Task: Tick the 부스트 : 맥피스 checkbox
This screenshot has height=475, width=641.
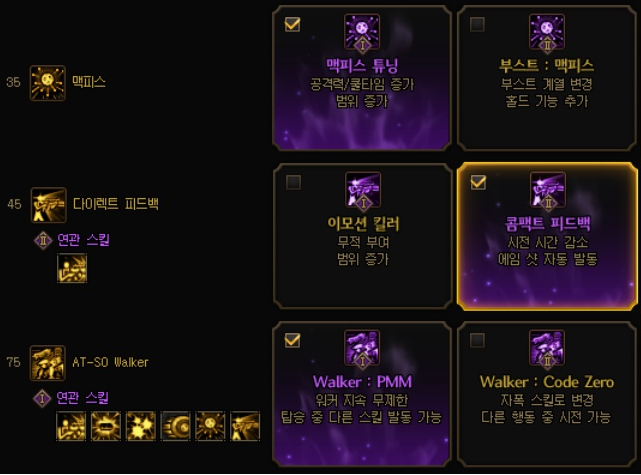Action: point(477,25)
